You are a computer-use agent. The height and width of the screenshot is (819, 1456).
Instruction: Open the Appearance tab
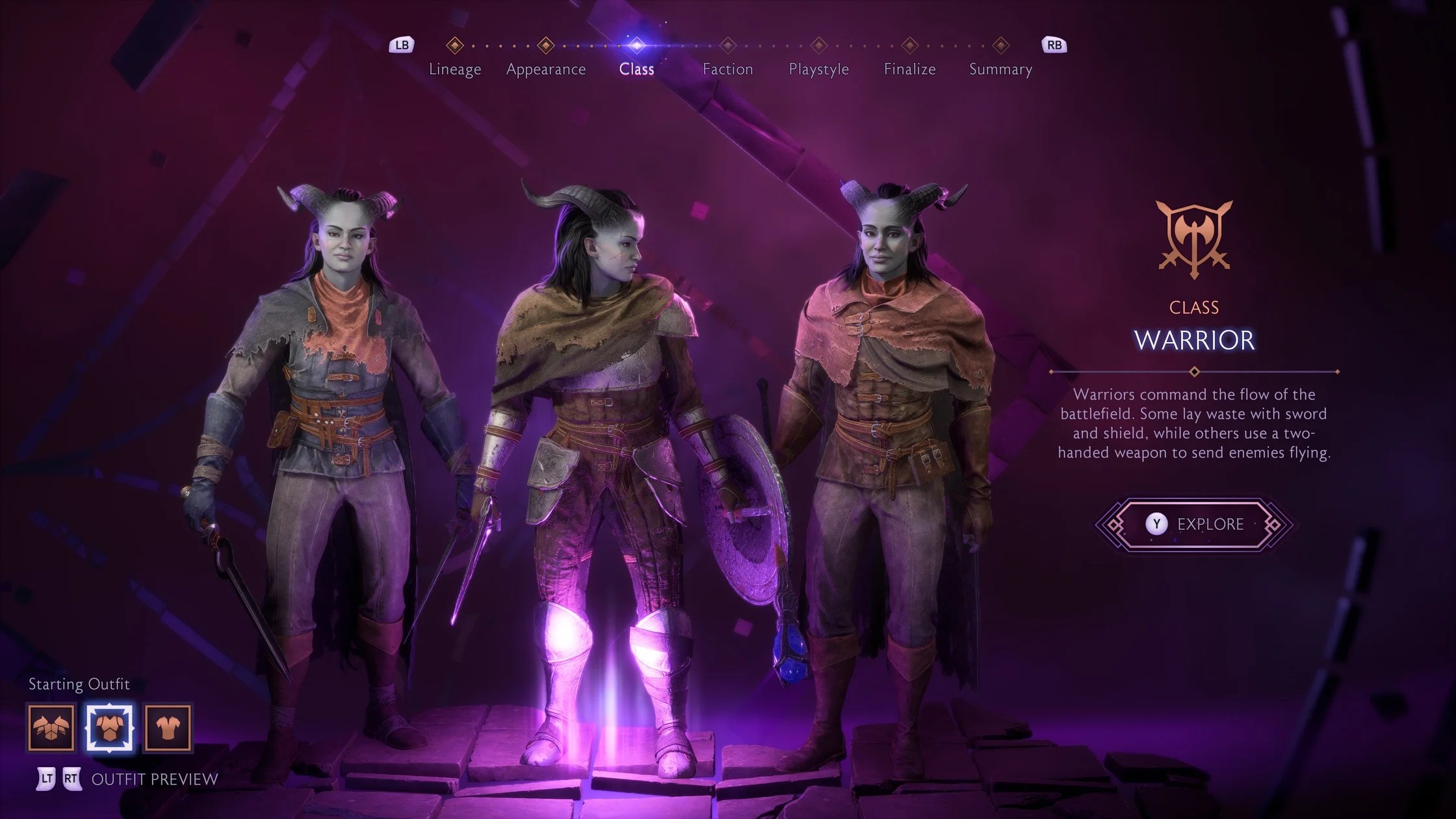pyautogui.click(x=546, y=68)
